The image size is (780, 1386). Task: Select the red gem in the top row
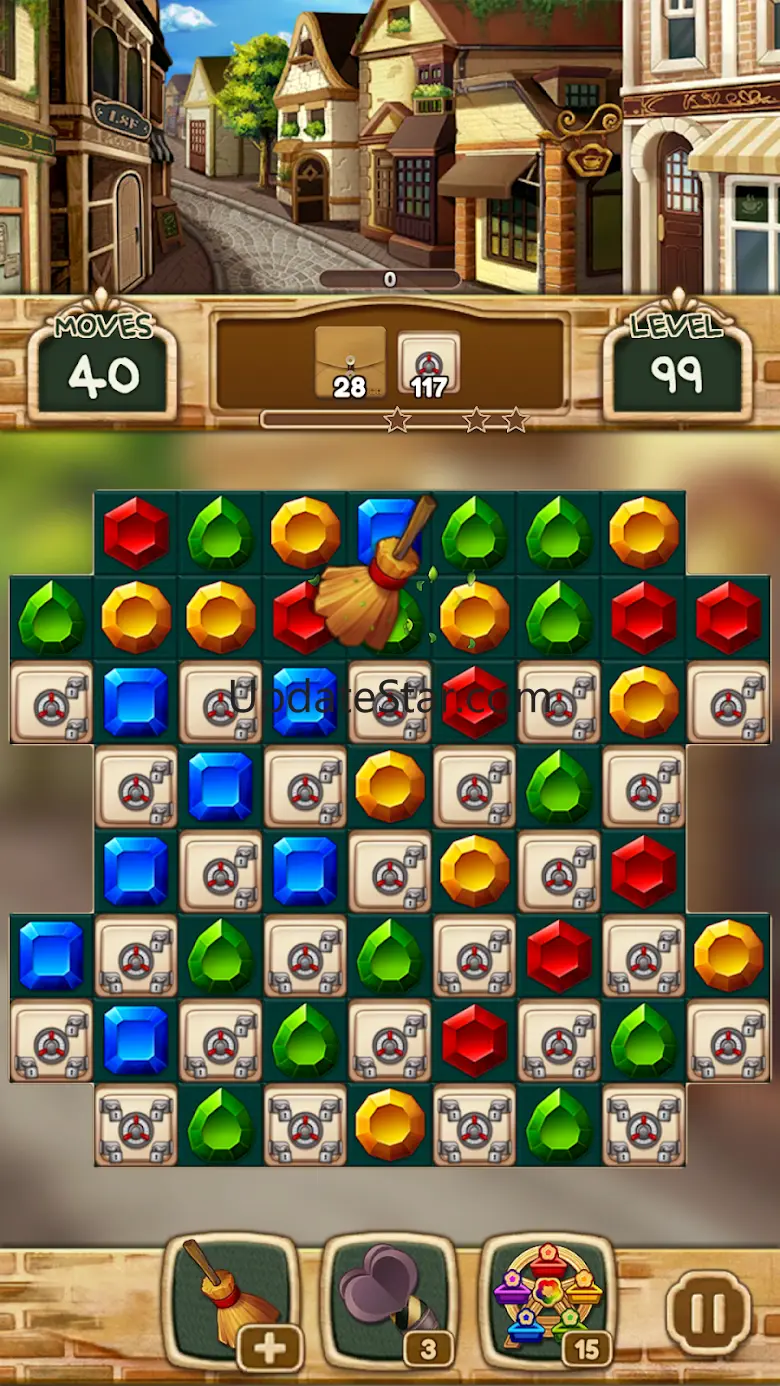(x=136, y=533)
